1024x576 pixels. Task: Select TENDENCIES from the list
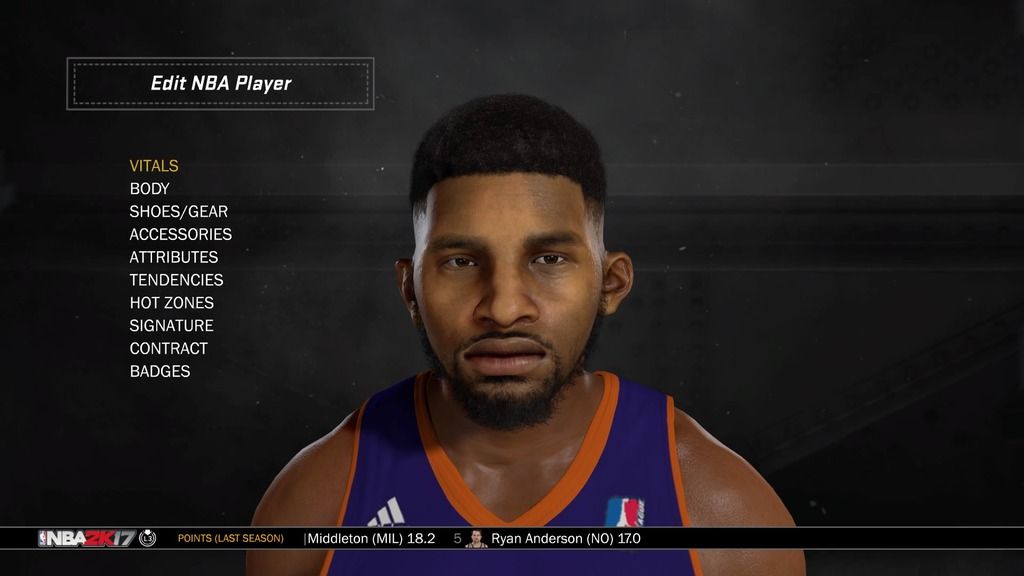pyautogui.click(x=177, y=280)
